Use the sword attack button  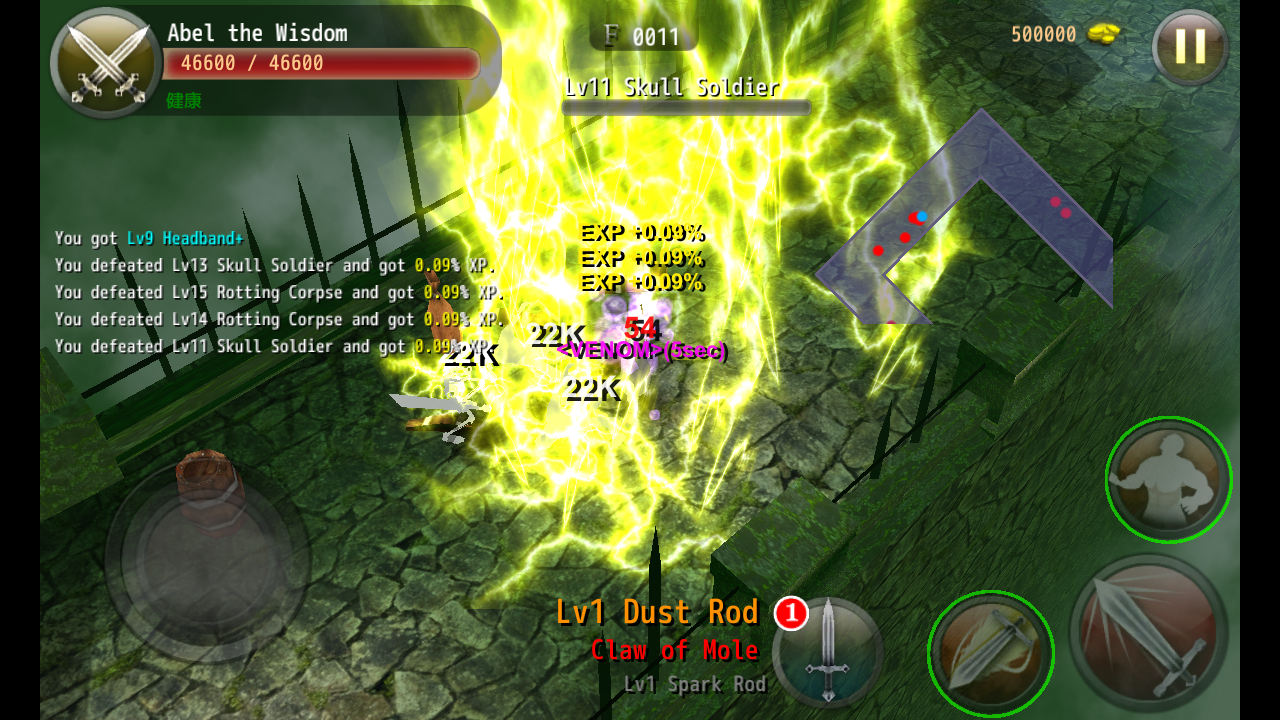coord(1148,634)
